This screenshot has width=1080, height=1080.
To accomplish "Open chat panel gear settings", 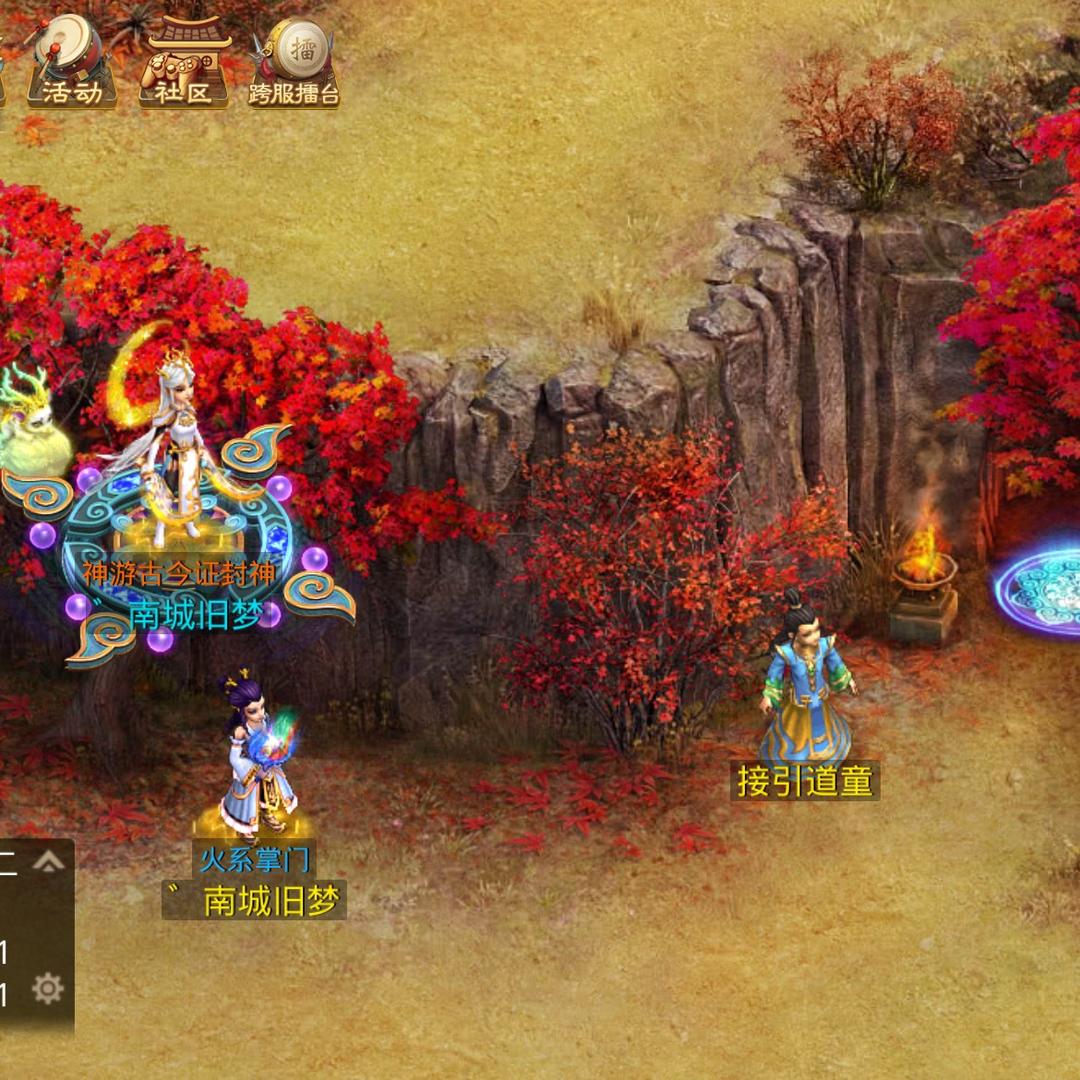I will click(48, 989).
